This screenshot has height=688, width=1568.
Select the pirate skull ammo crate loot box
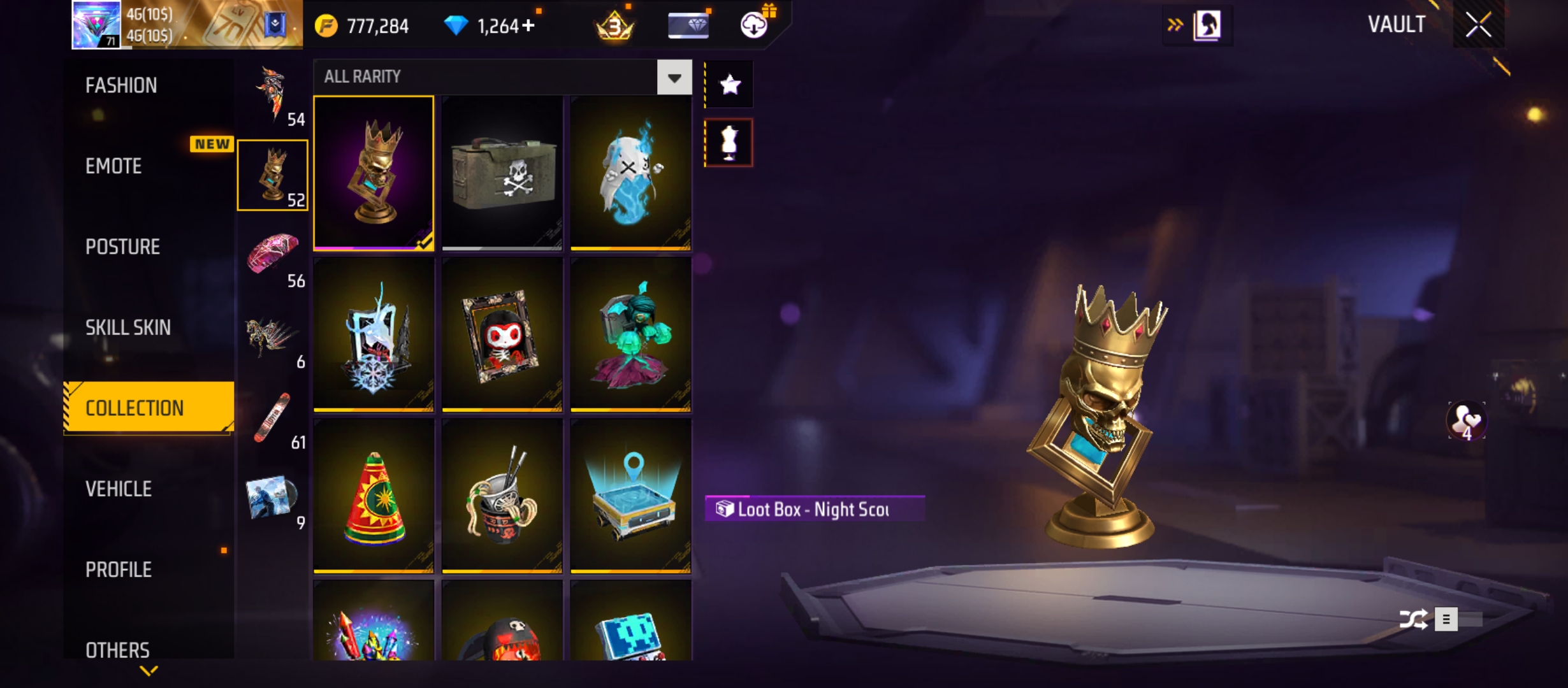(x=502, y=173)
